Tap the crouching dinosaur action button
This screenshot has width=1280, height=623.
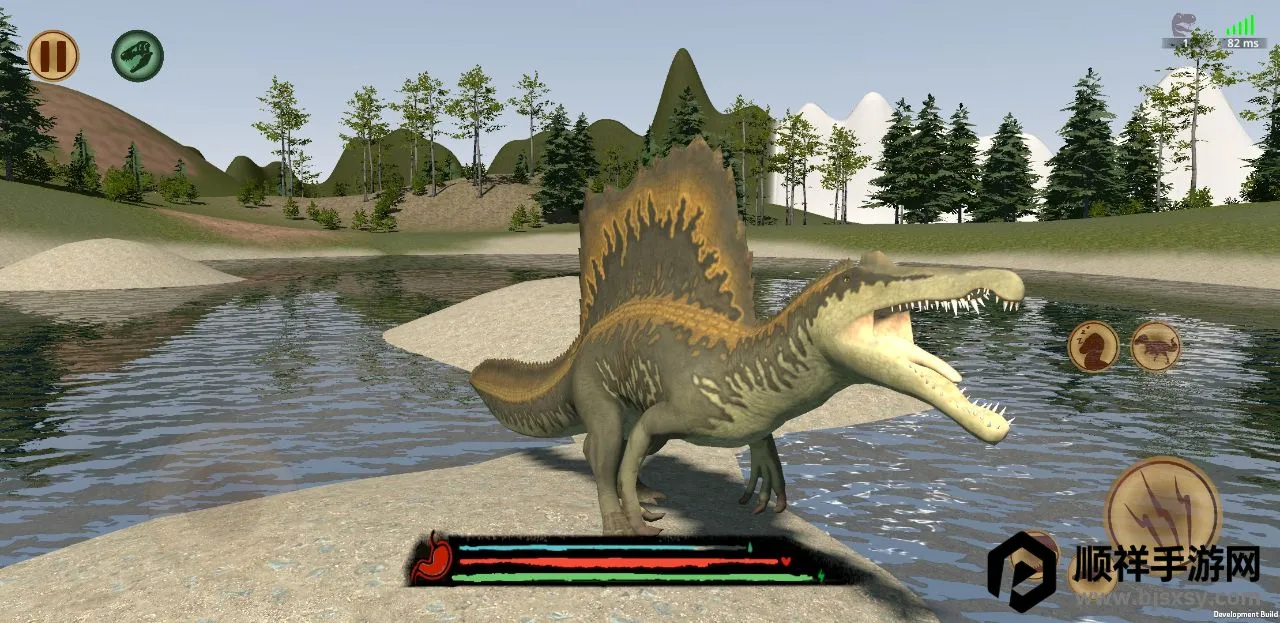(x=1156, y=346)
